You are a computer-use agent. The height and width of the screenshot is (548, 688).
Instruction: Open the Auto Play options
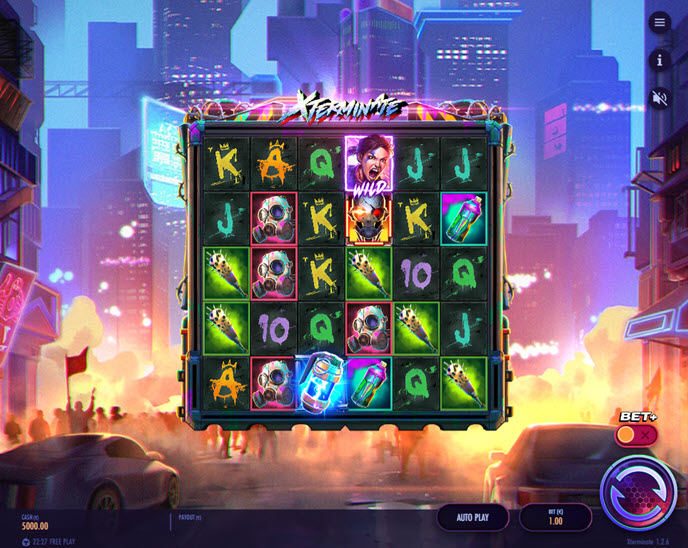[471, 517]
